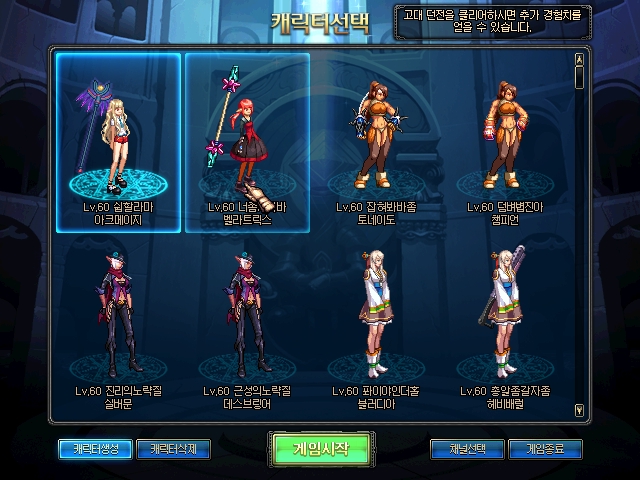The image size is (640, 480).
Task: Choose the 블러디아 character
Action: (376, 325)
